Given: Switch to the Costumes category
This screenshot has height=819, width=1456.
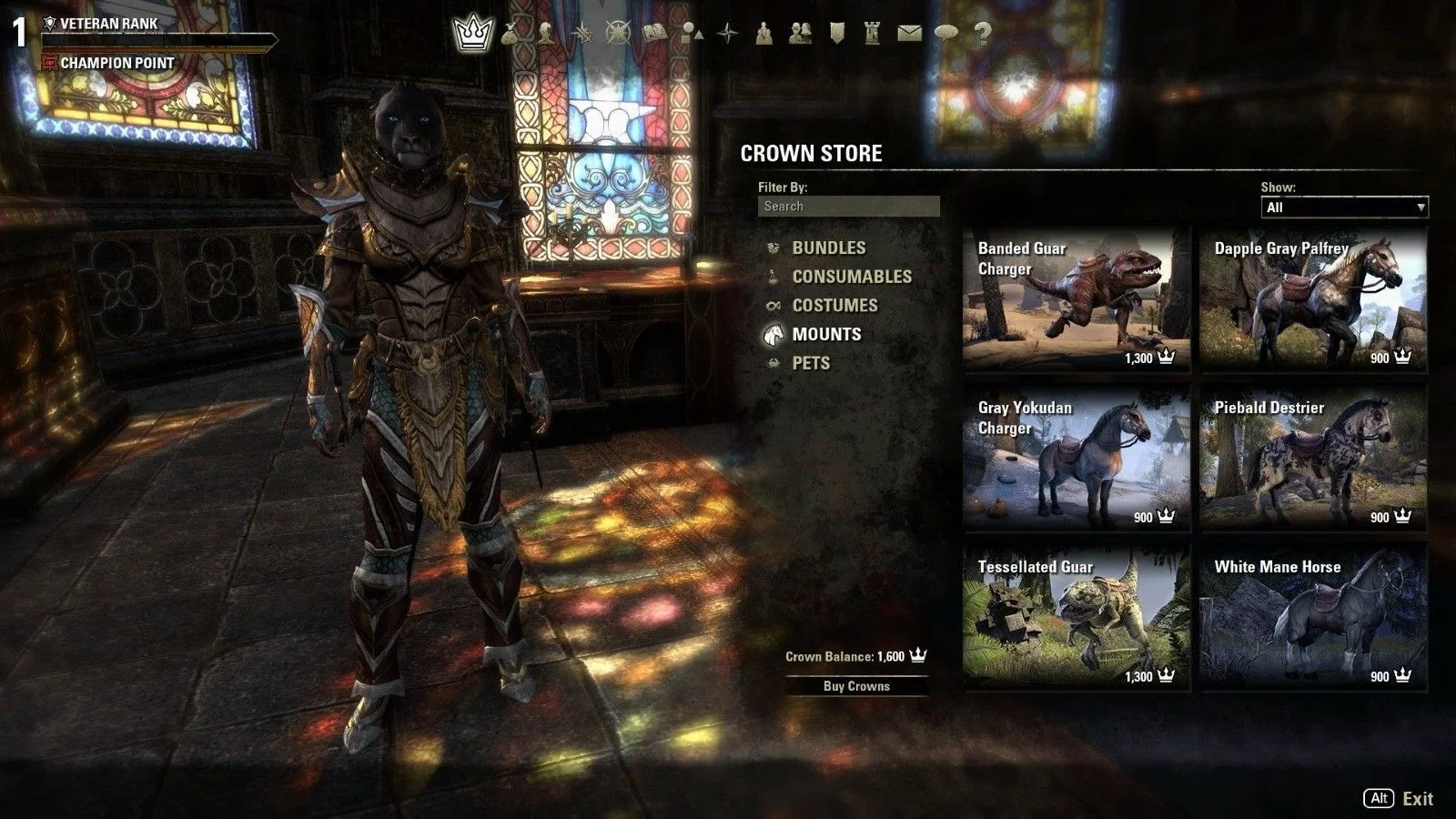Looking at the screenshot, I should 834,306.
